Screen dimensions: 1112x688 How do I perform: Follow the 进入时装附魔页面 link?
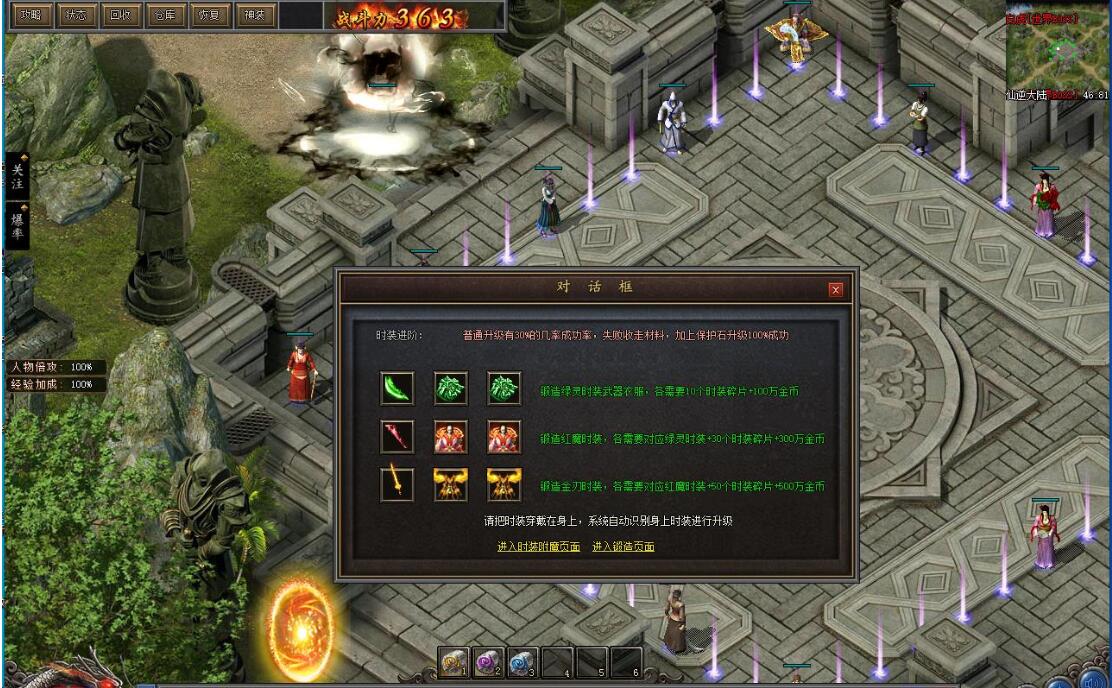point(538,547)
